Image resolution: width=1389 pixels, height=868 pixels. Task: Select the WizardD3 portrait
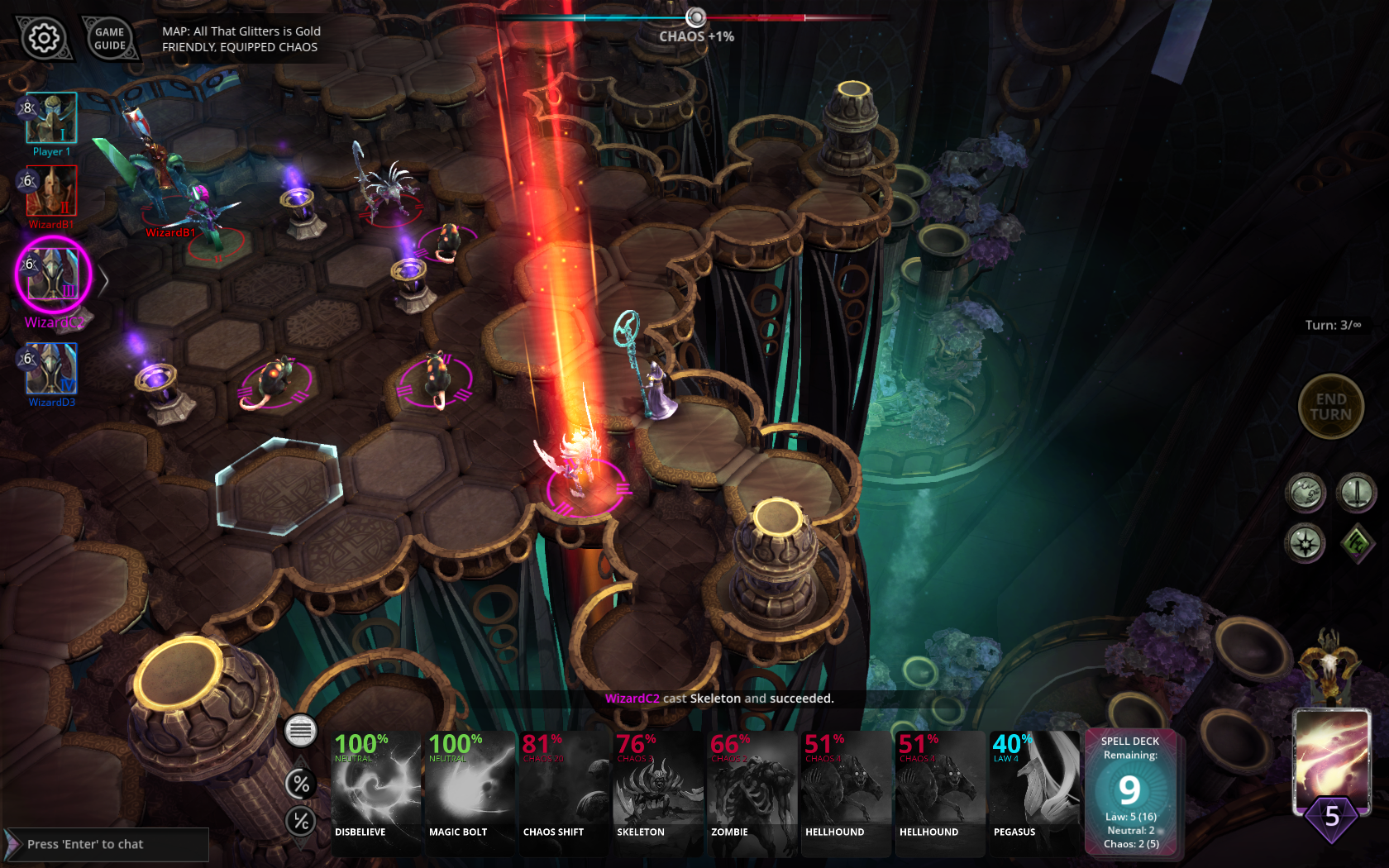click(x=51, y=369)
